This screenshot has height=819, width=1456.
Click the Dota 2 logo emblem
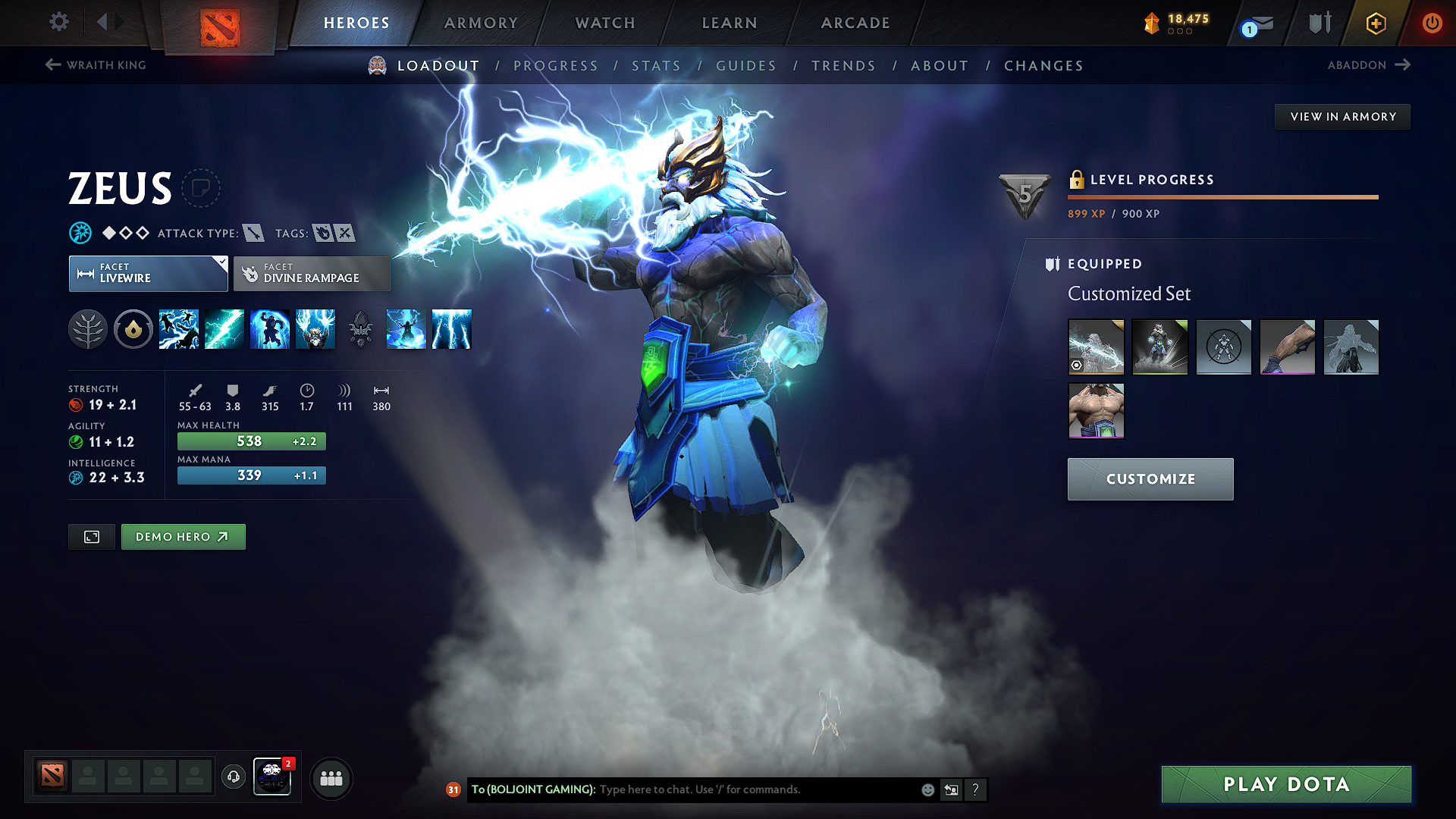pos(220,24)
